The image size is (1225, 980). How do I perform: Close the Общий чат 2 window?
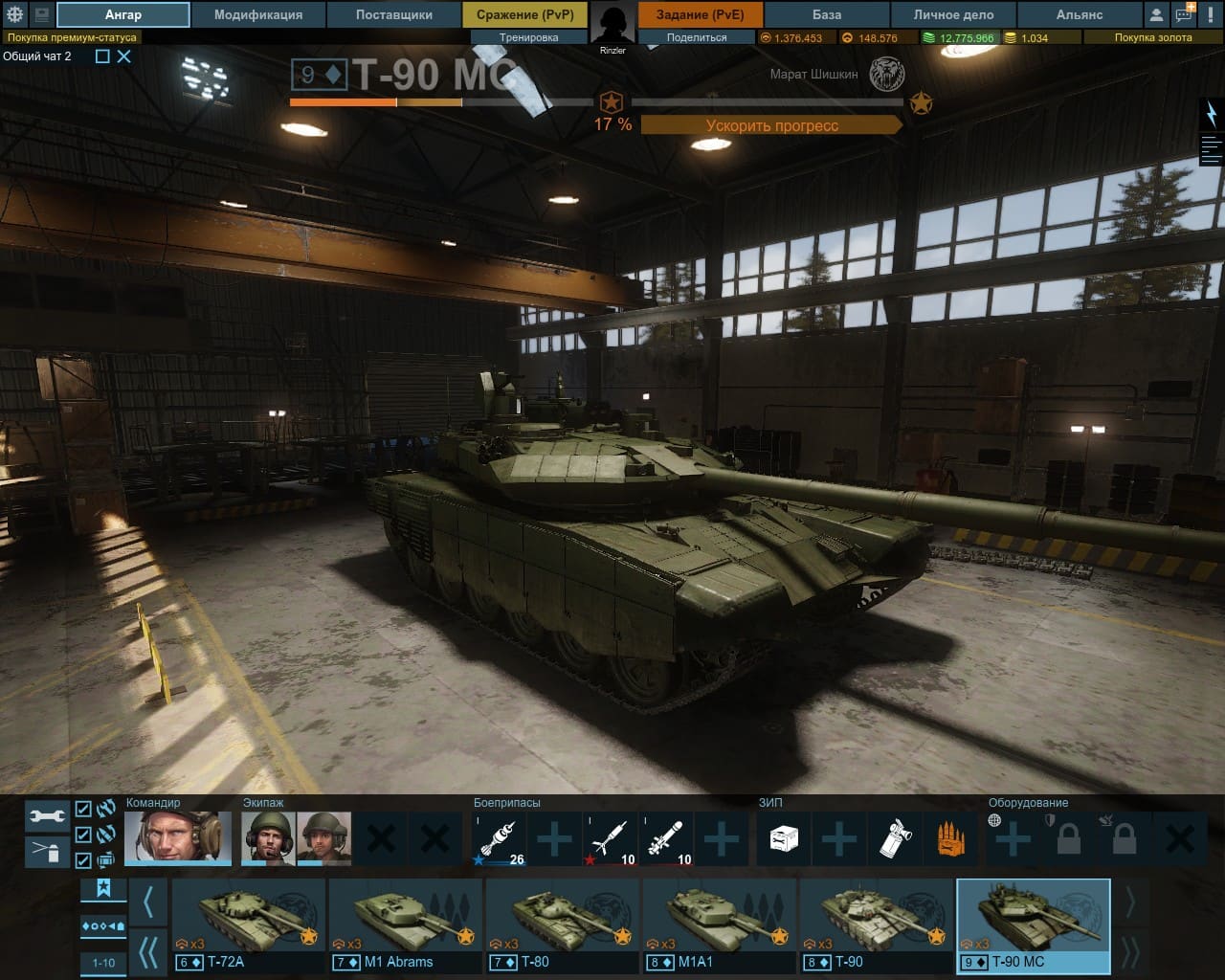click(x=124, y=56)
